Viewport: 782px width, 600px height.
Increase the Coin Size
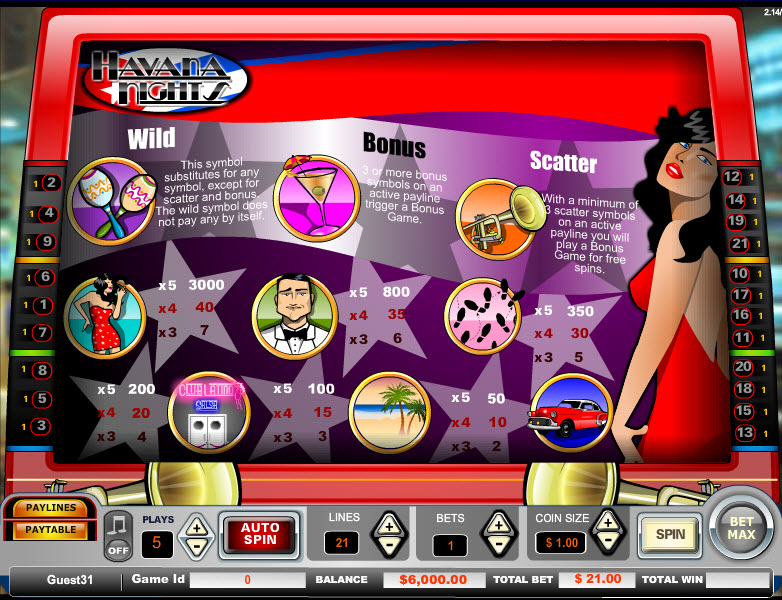(607, 522)
